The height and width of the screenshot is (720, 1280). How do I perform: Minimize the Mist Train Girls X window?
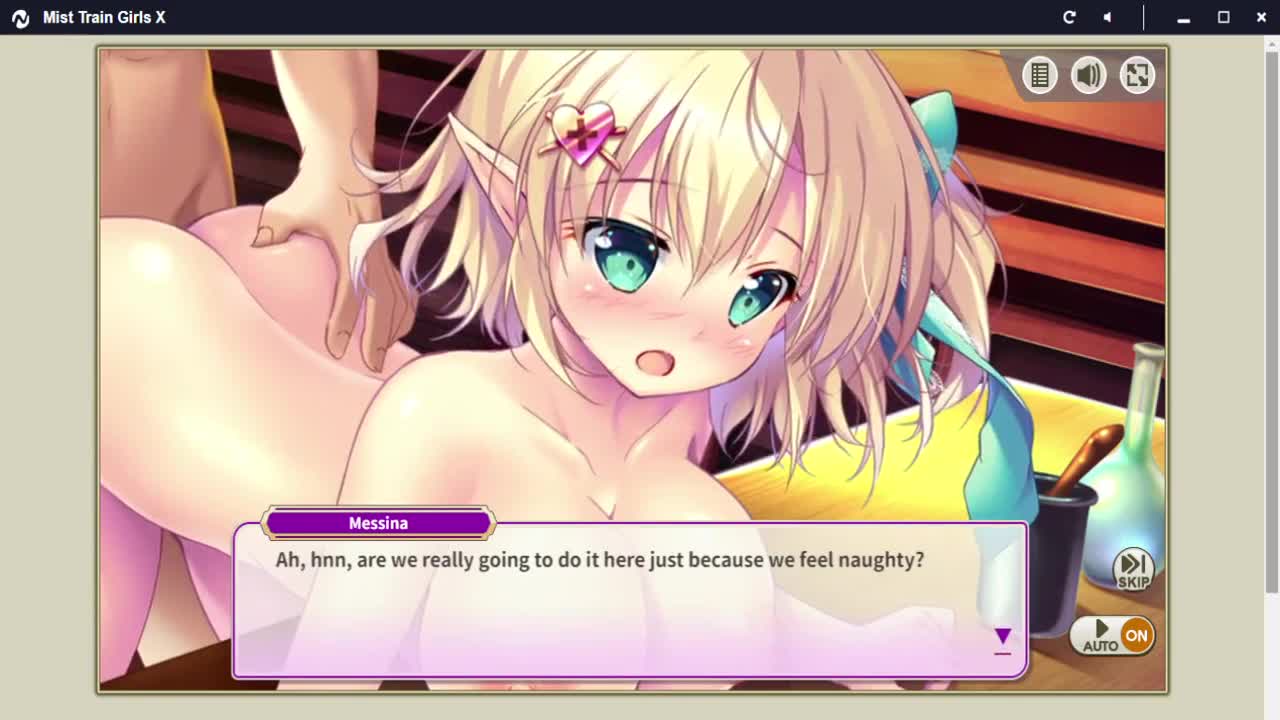[x=1183, y=17]
